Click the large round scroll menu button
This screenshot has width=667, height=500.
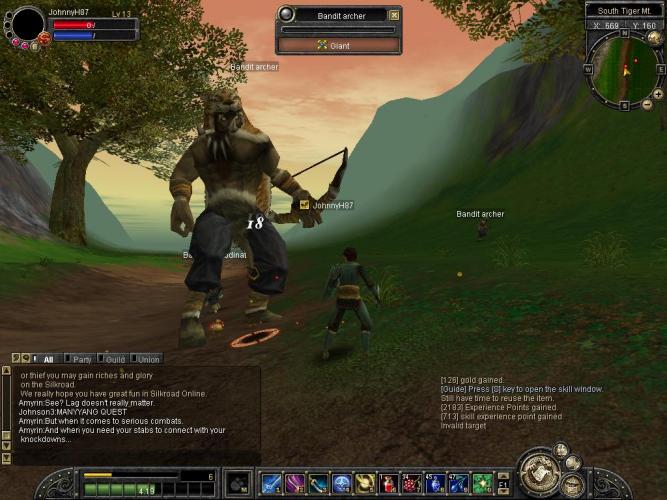(540, 472)
